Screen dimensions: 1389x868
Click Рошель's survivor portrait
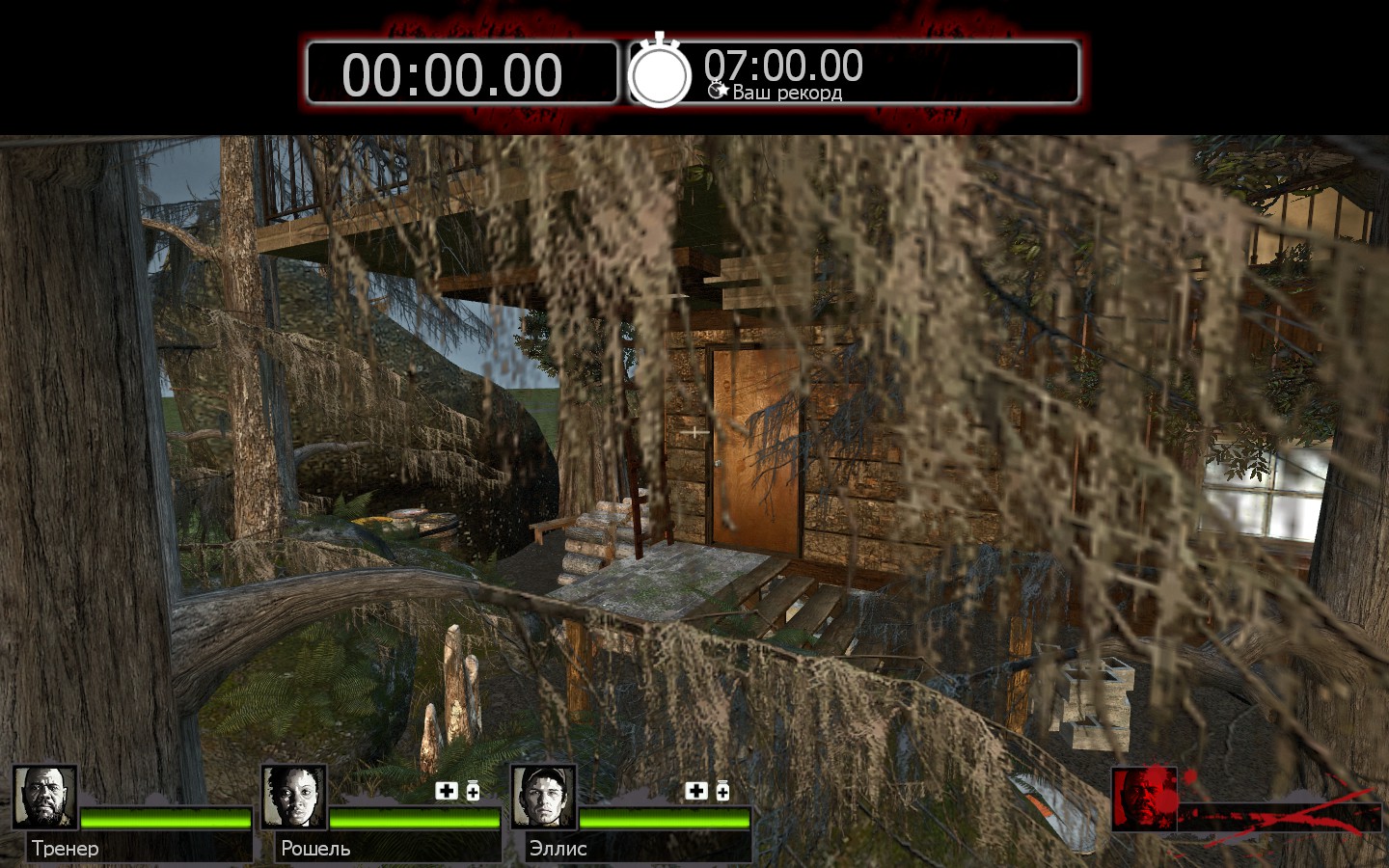[293, 798]
